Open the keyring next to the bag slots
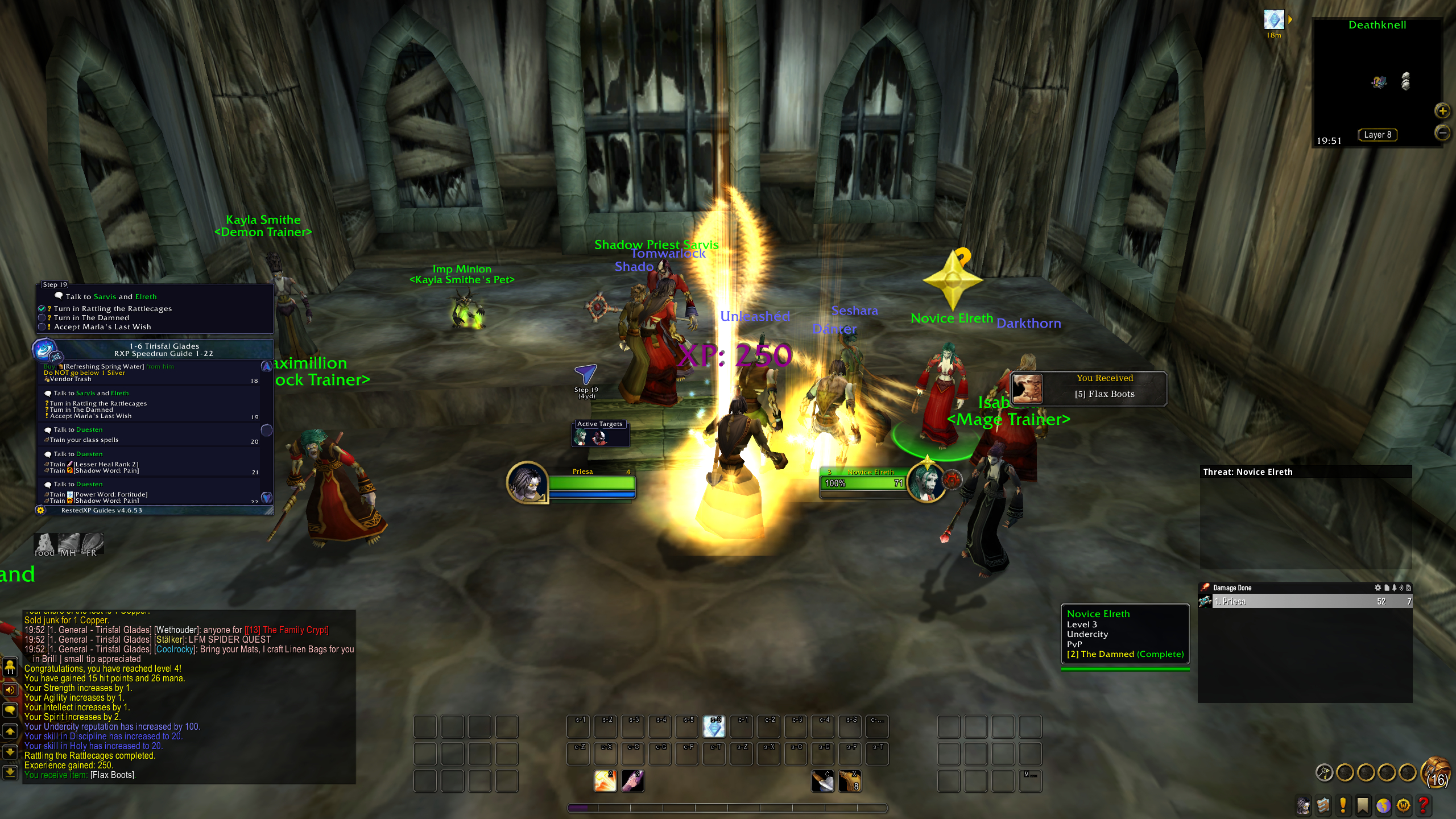 1325,772
